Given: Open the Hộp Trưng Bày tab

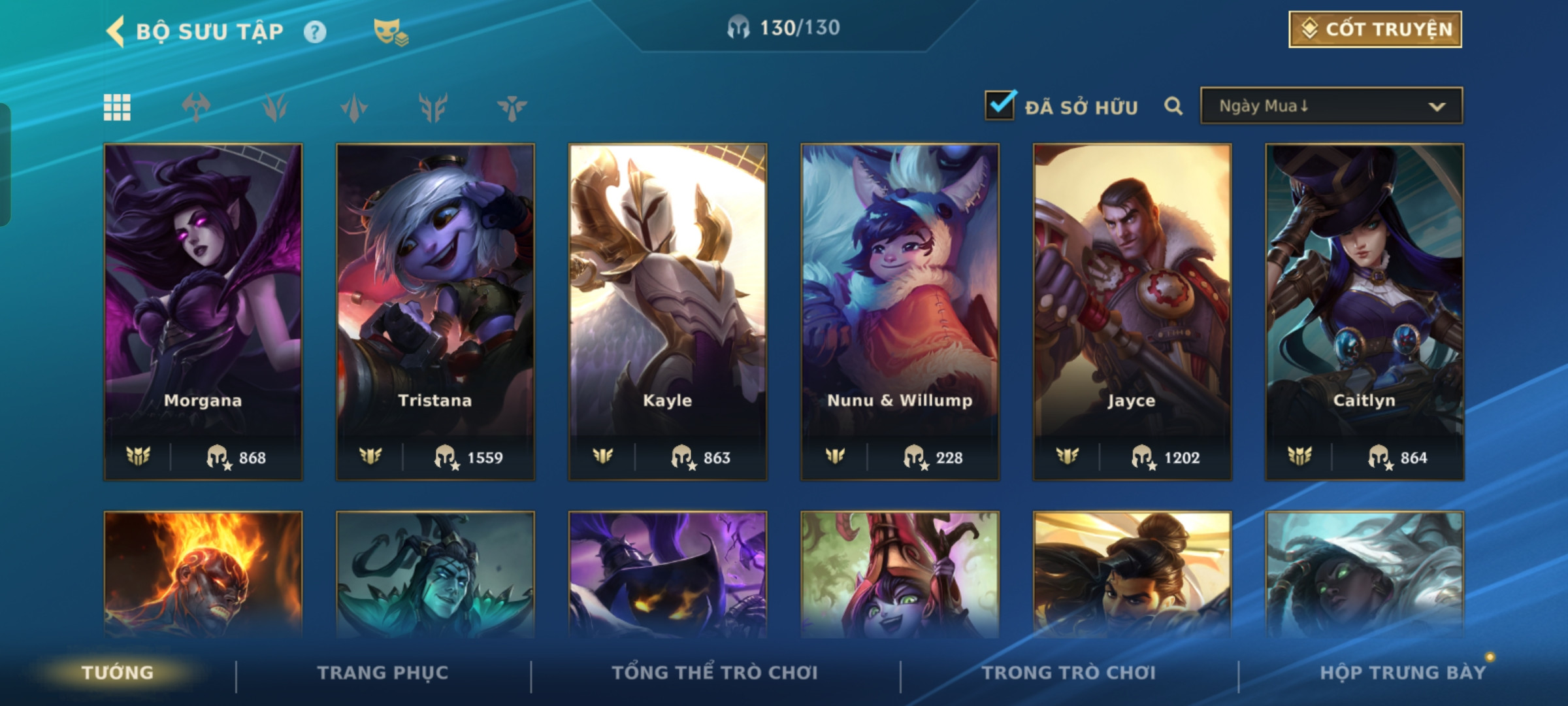Looking at the screenshot, I should 1403,673.
